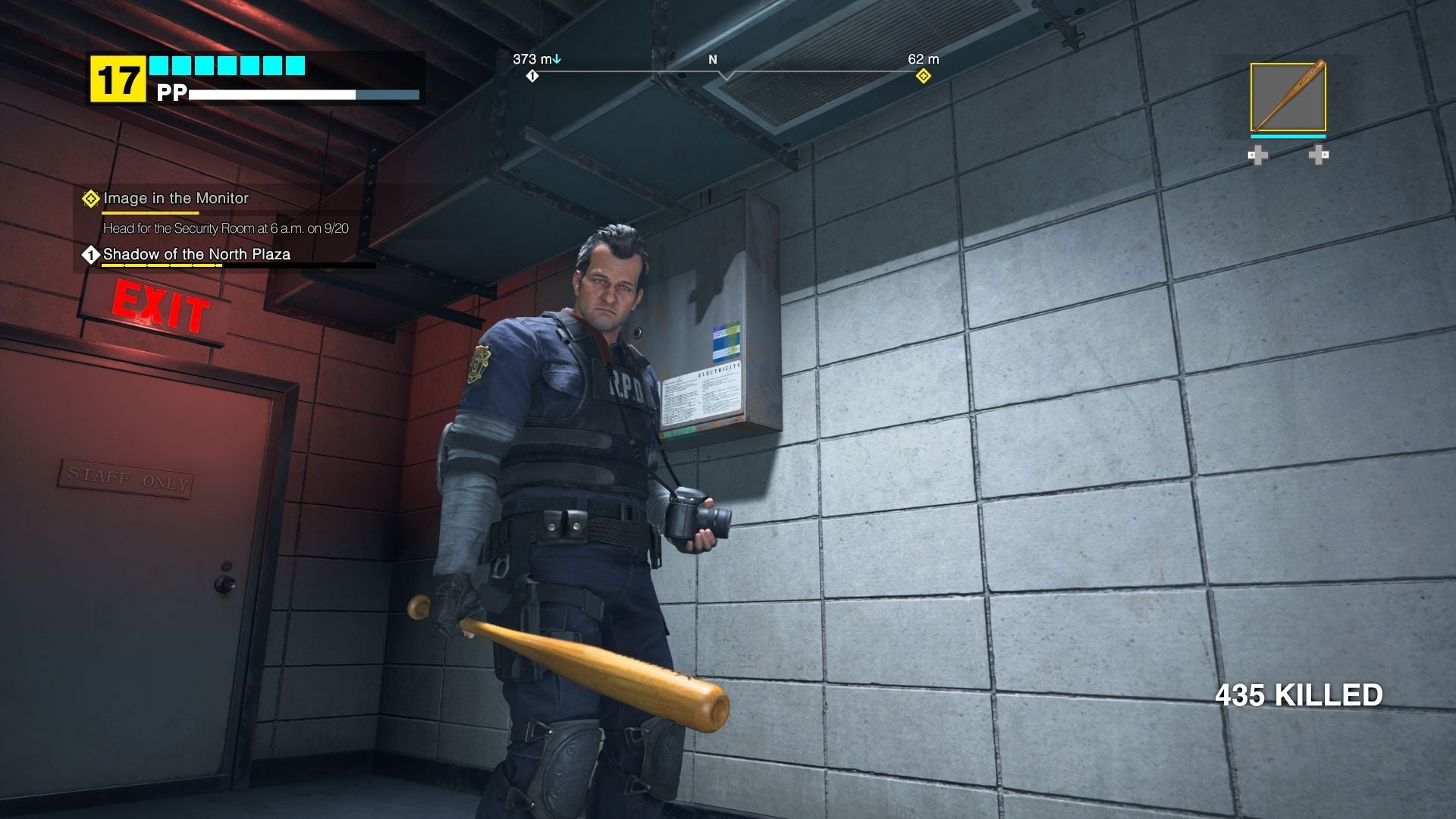
Task: Click the Shadow of the North Plaza marker icon
Action: 89,256
